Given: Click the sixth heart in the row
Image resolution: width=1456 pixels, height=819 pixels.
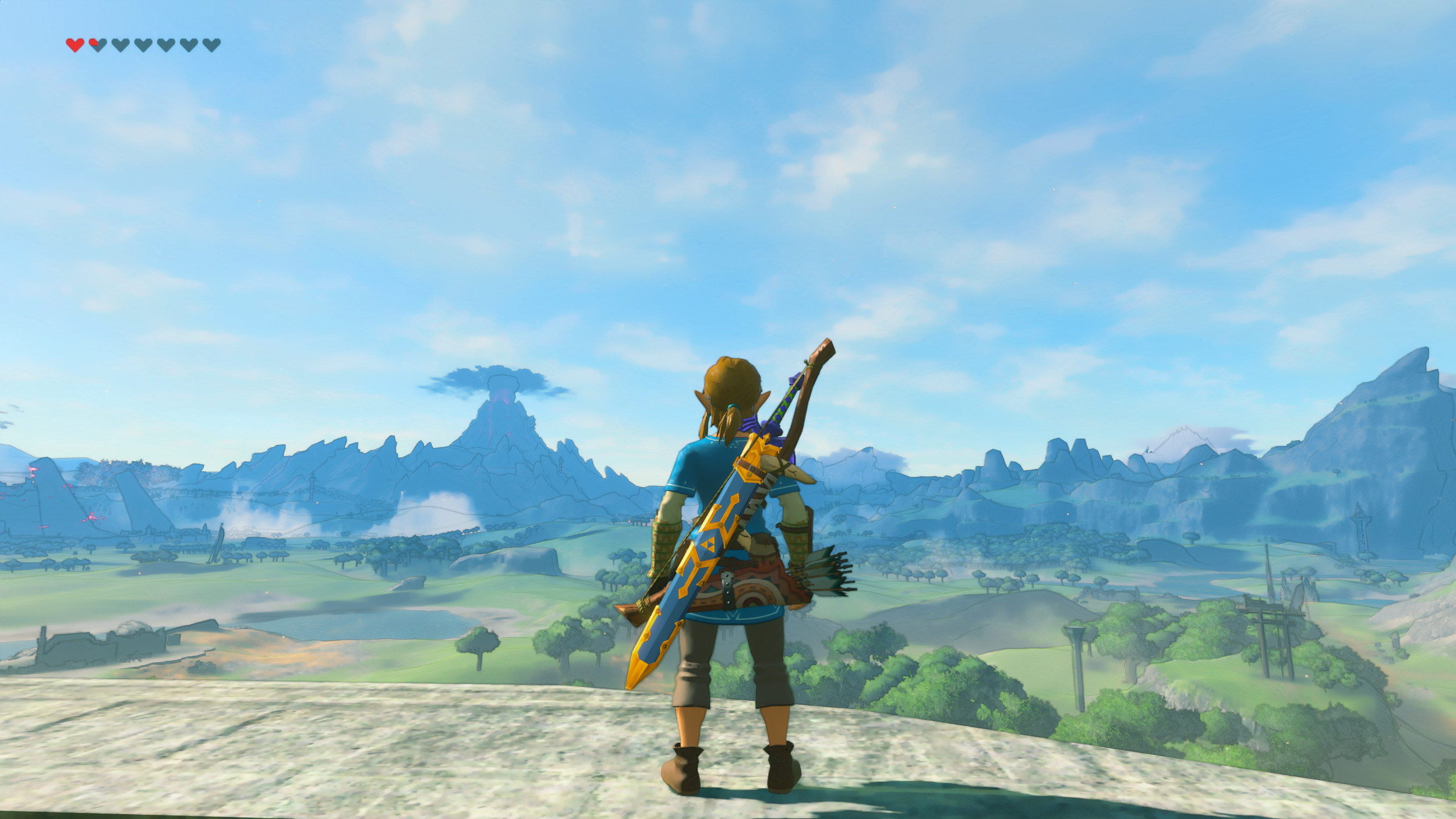Looking at the screenshot, I should pos(187,44).
